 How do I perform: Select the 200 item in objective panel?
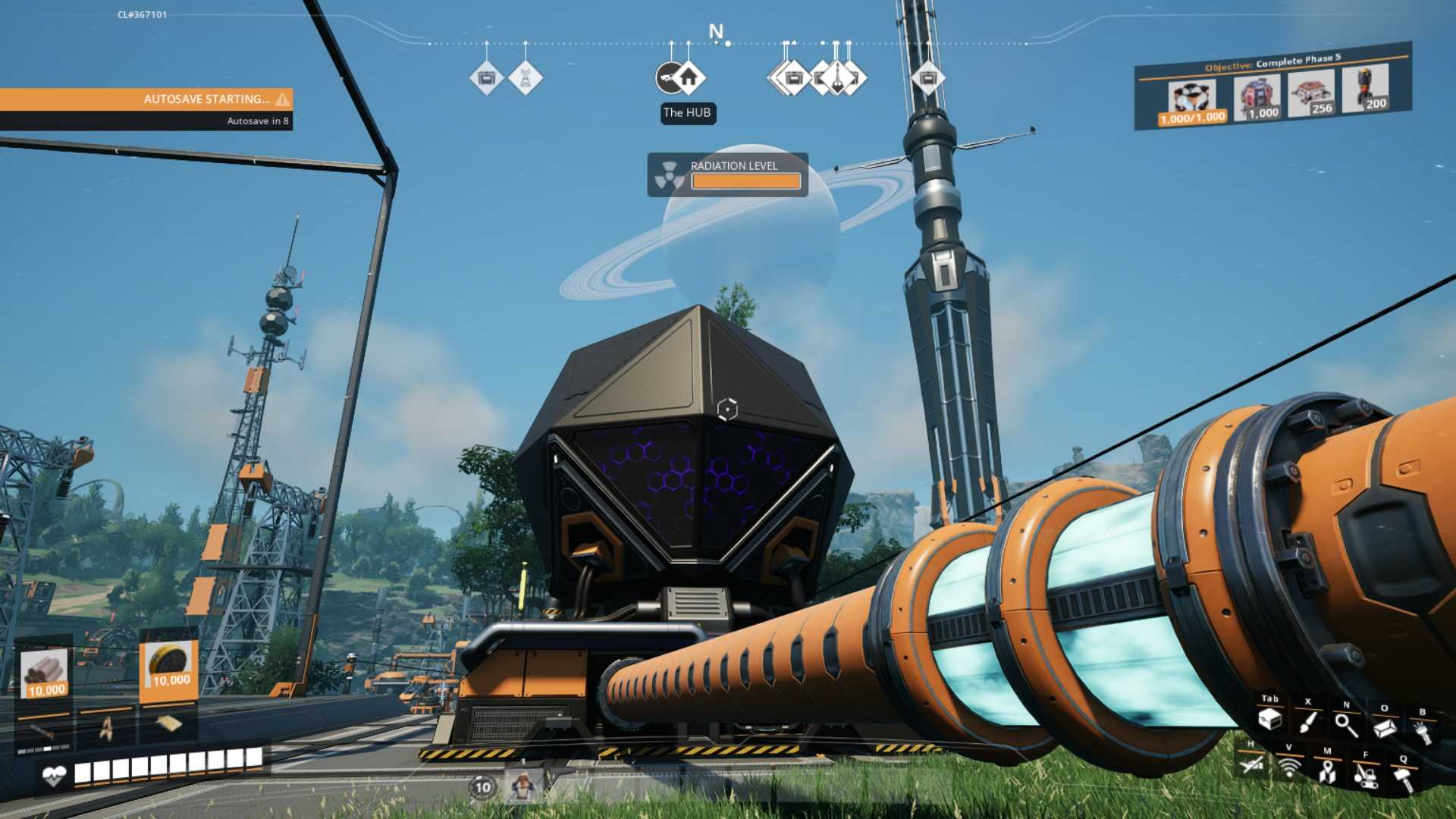coord(1366,88)
